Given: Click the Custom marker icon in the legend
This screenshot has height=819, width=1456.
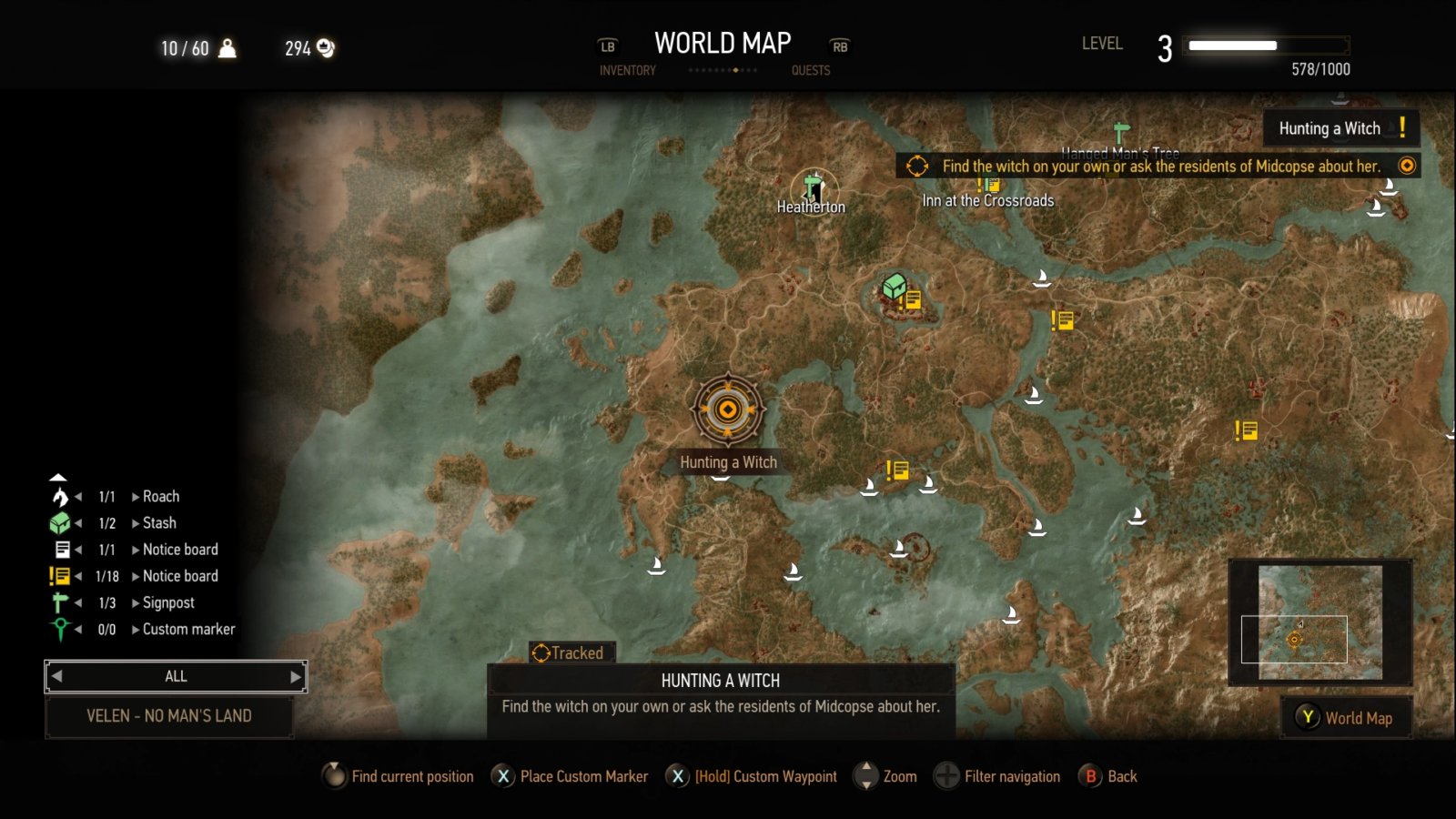Looking at the screenshot, I should point(60,628).
